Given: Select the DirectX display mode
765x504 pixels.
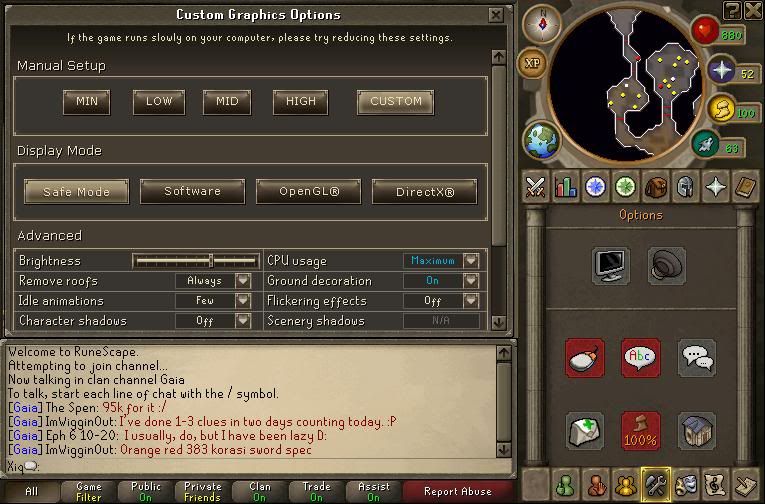Looking at the screenshot, I should [x=424, y=191].
